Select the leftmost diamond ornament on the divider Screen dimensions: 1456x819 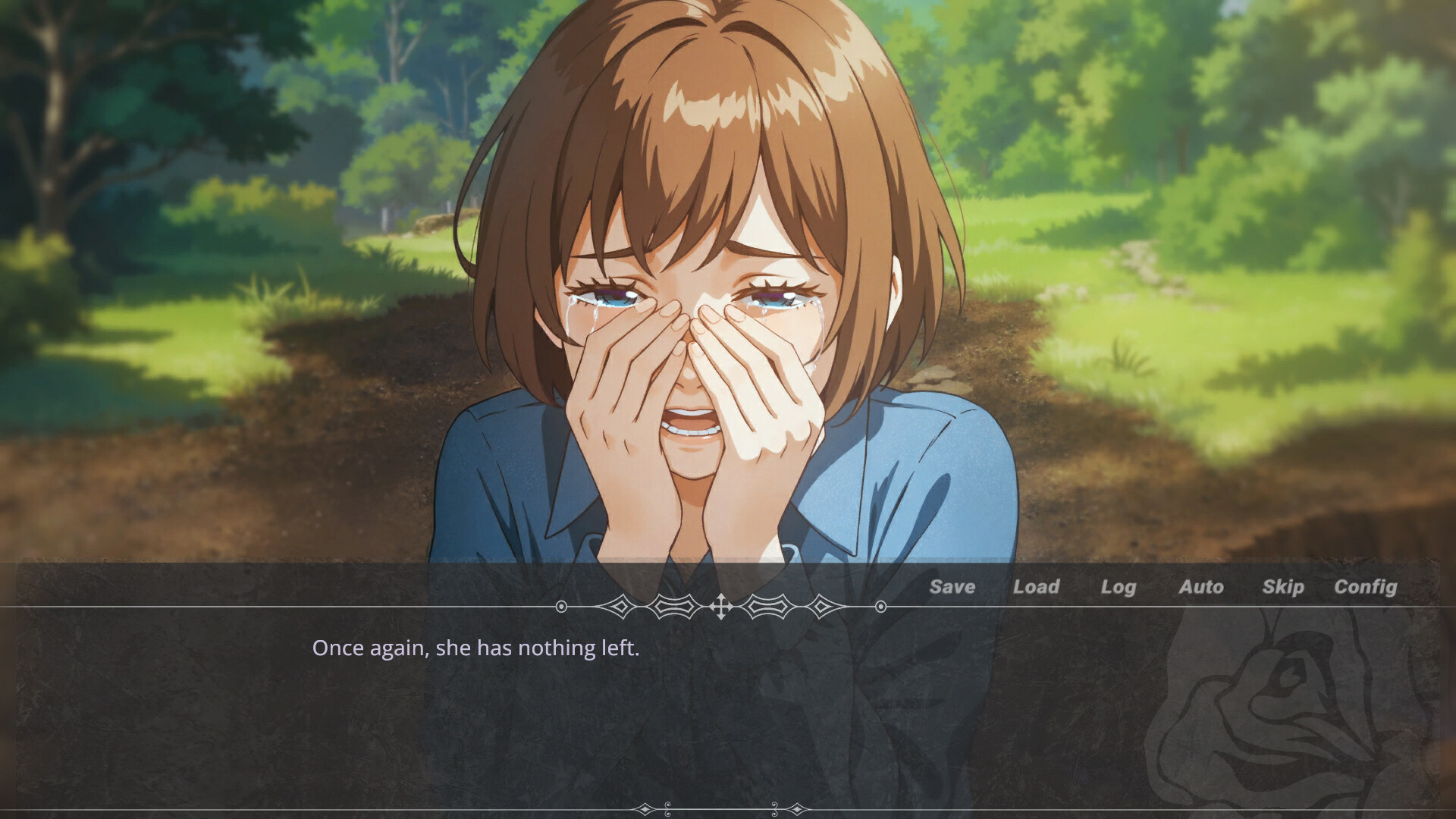point(622,607)
